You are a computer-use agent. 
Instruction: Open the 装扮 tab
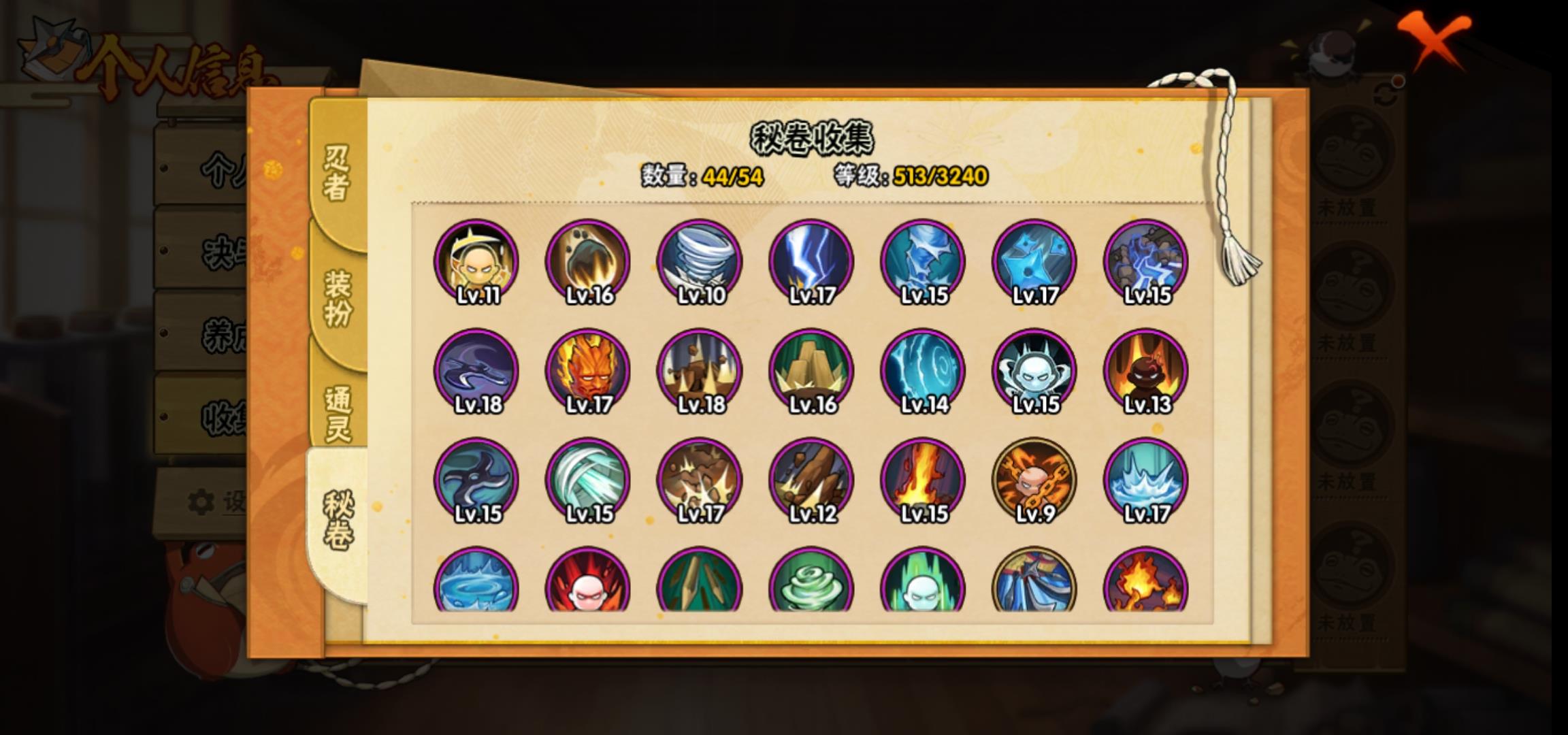pyautogui.click(x=337, y=297)
